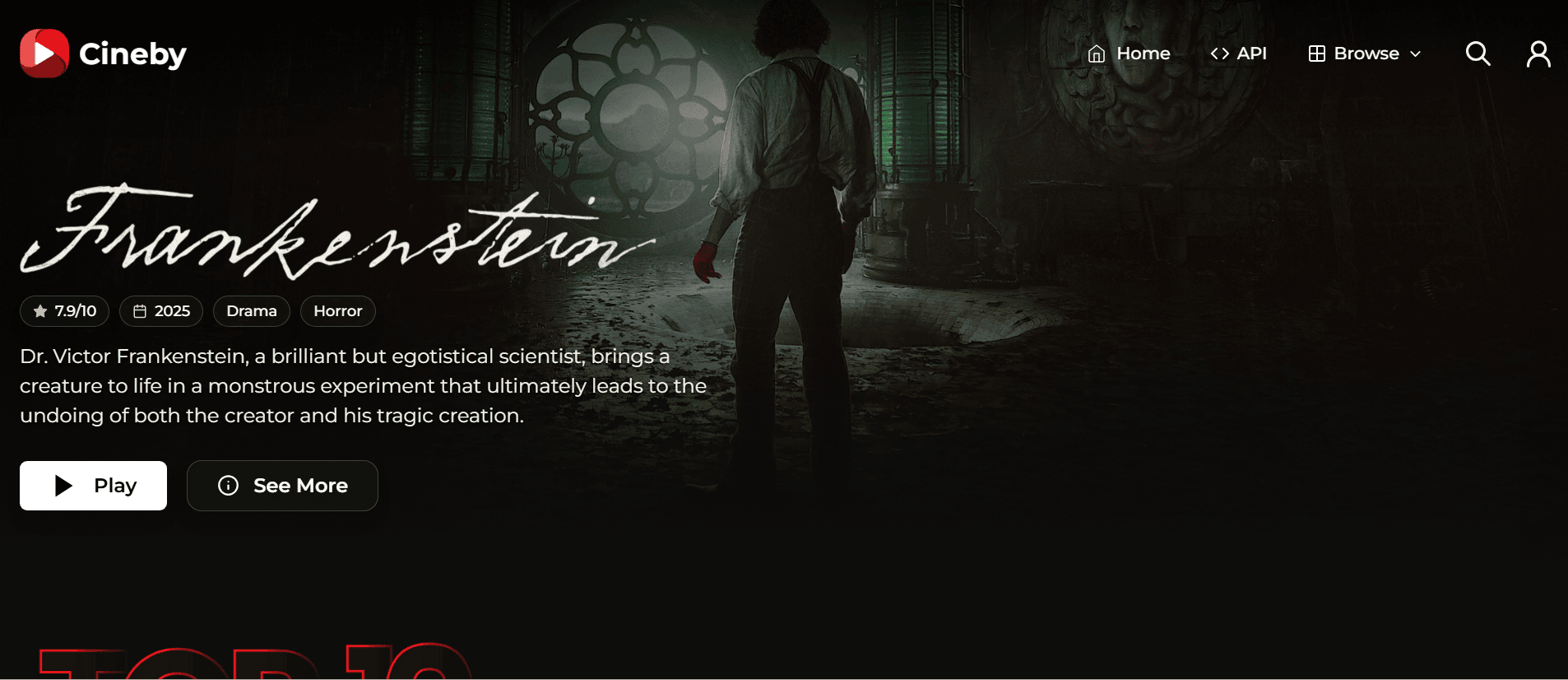Open the search magnifier icon
Screen dimensions: 1568x680
(x=1478, y=54)
